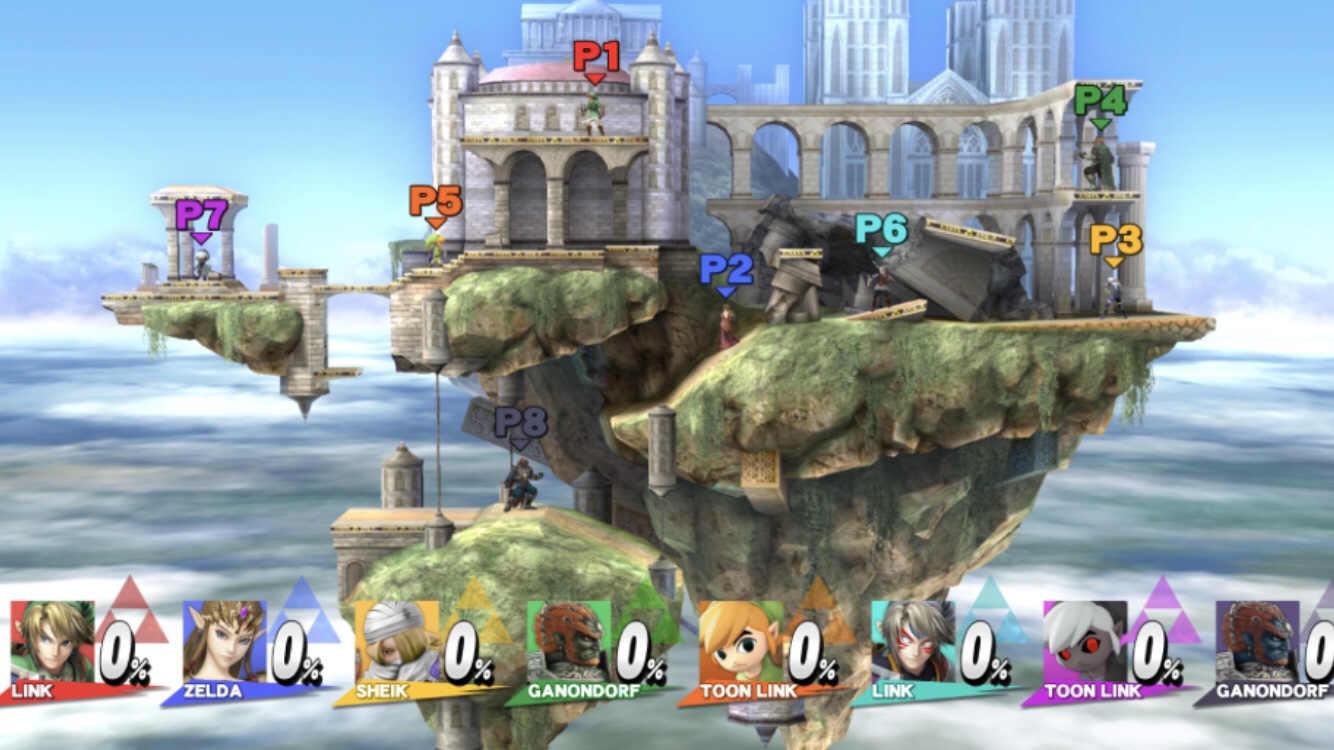Click the blue P2 player marker
1334x750 pixels.
click(x=726, y=271)
